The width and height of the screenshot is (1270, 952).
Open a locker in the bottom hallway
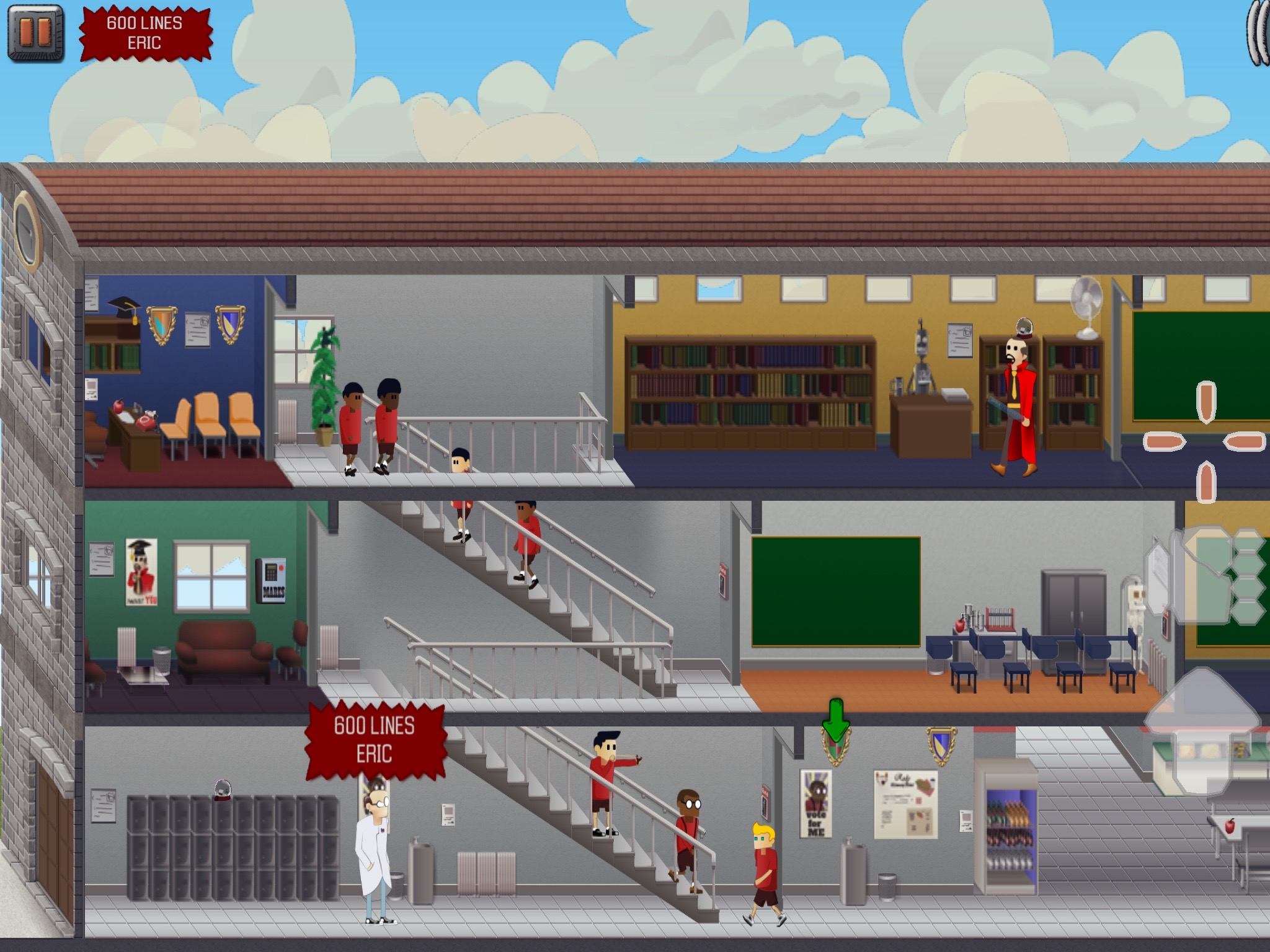coord(186,837)
